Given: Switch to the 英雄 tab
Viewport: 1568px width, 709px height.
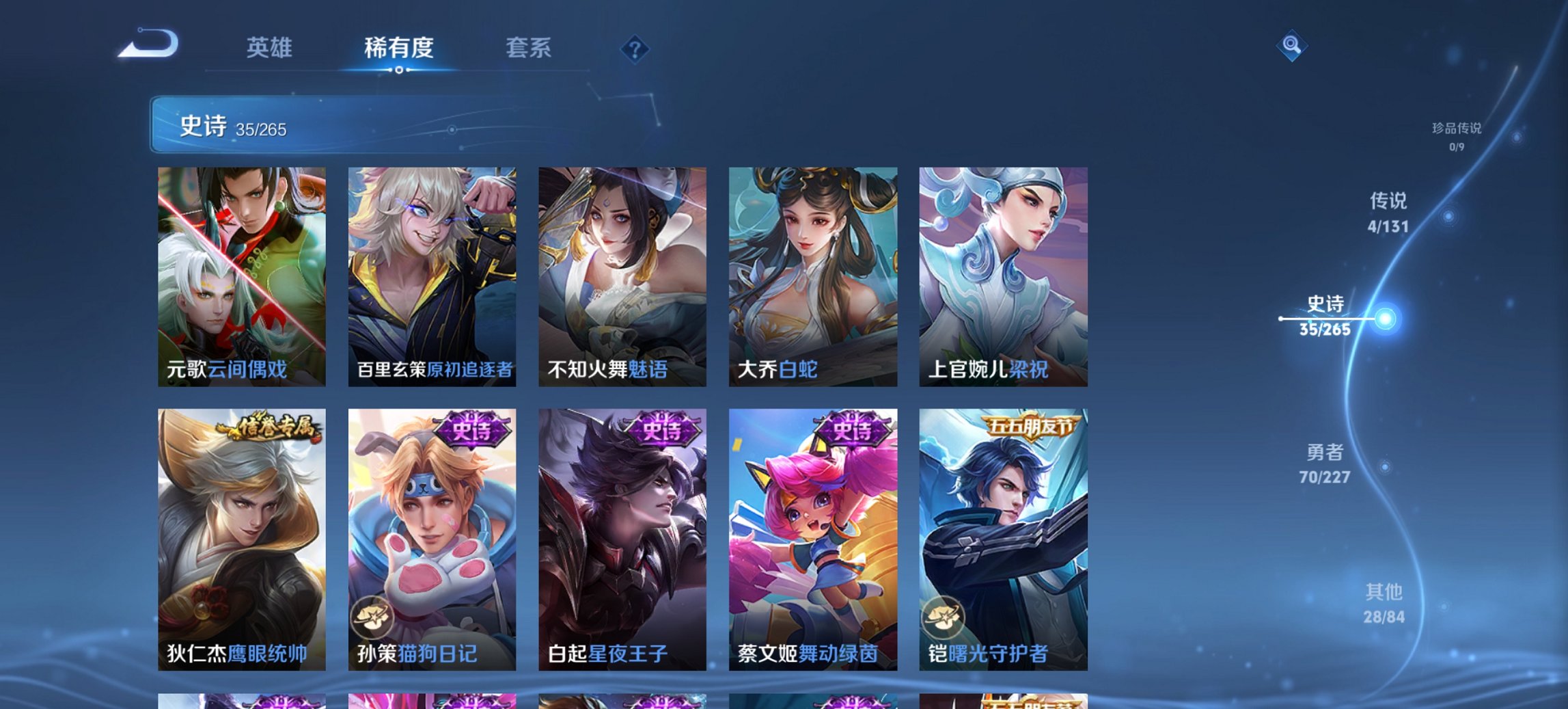Looking at the screenshot, I should click(271, 49).
